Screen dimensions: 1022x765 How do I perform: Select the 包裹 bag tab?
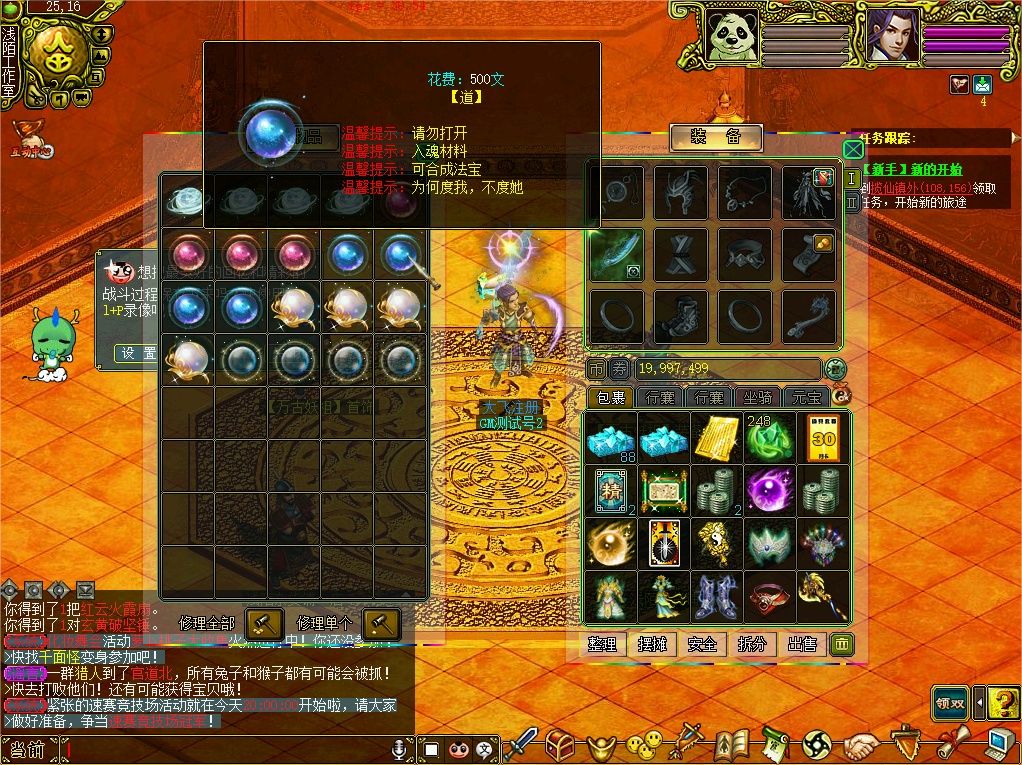pos(609,398)
